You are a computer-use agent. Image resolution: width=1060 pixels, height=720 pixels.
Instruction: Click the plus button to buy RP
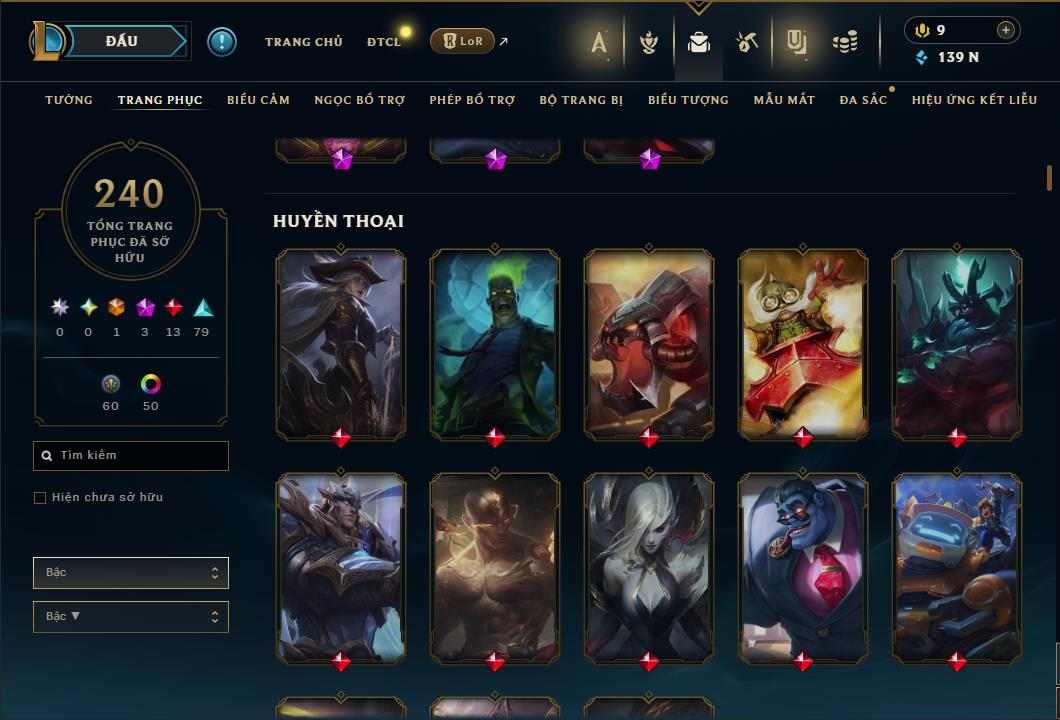(1006, 30)
